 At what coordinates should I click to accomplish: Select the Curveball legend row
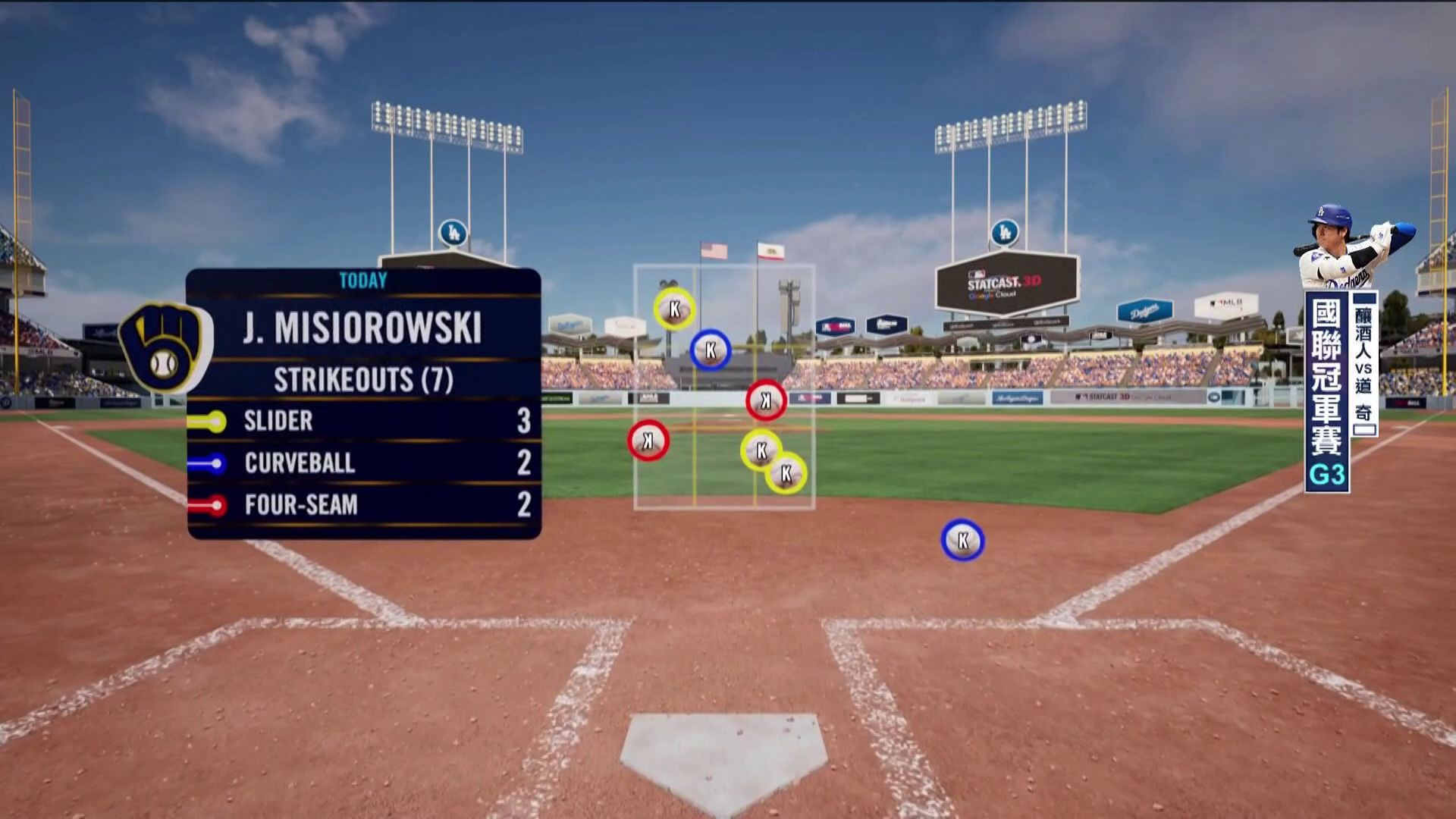(x=364, y=463)
